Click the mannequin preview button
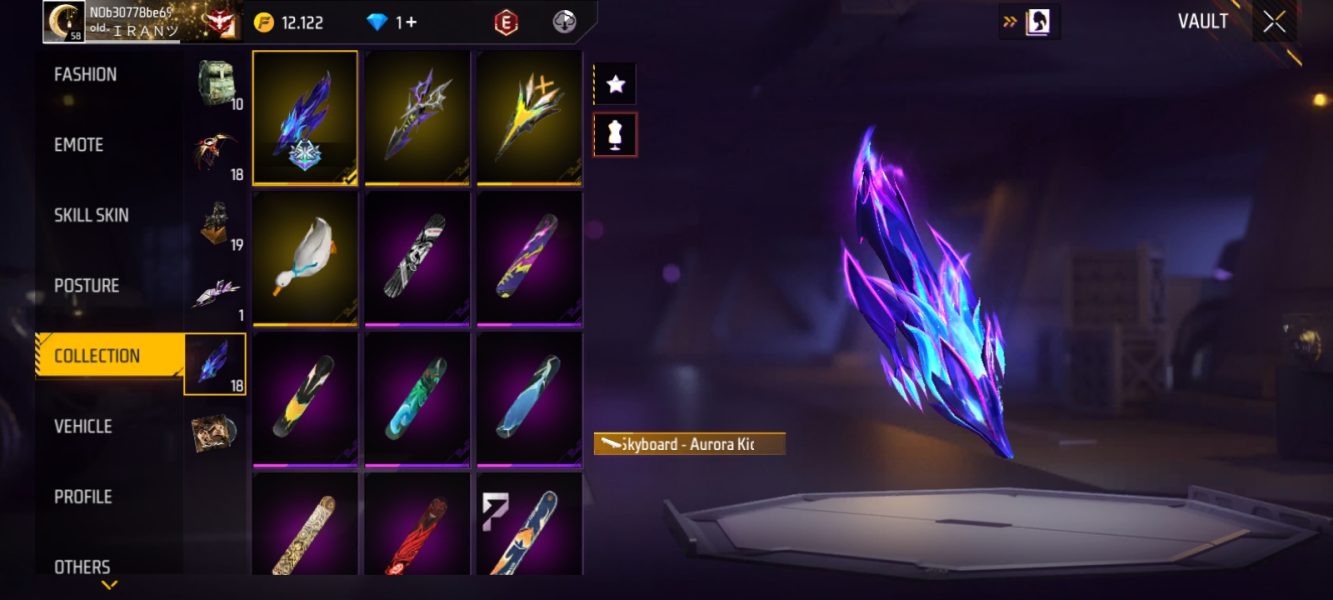Viewport: 1333px width, 600px height. 615,134
